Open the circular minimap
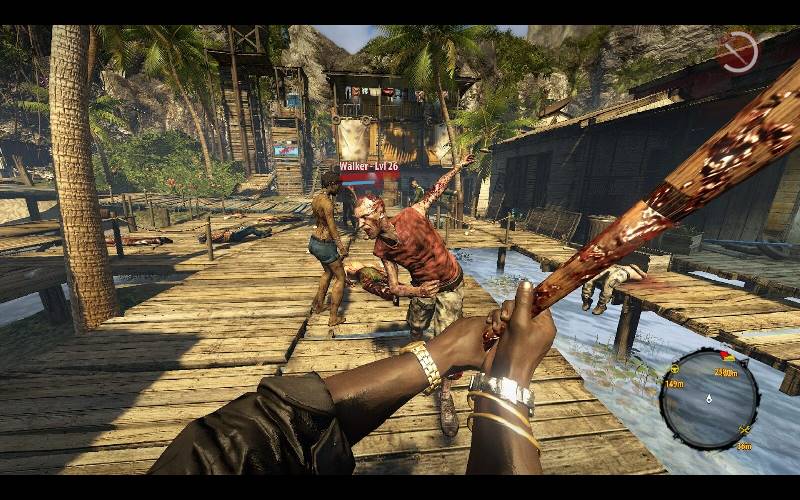Viewport: 800px width, 500px height. point(709,398)
